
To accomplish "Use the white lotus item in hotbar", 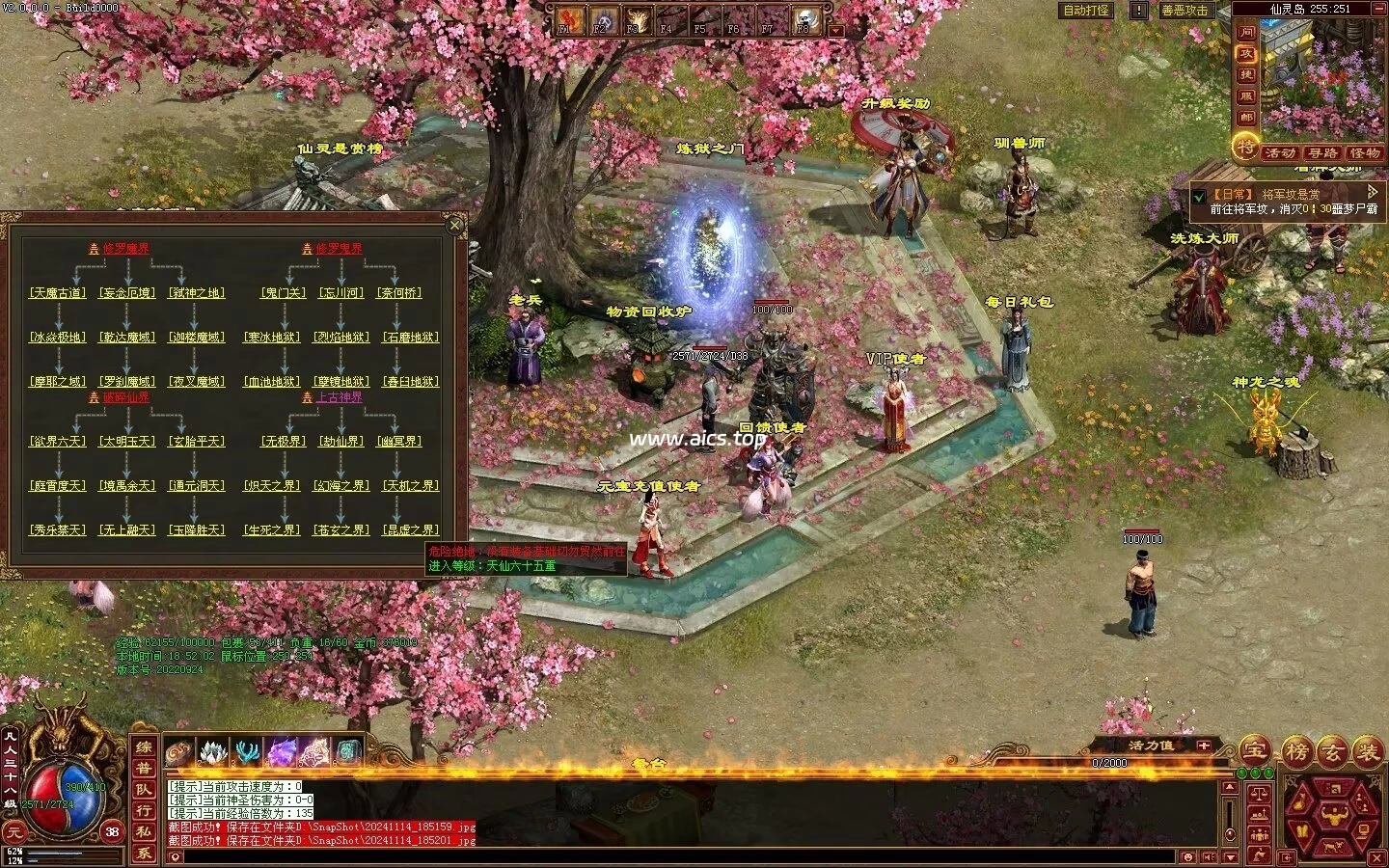I will [213, 751].
